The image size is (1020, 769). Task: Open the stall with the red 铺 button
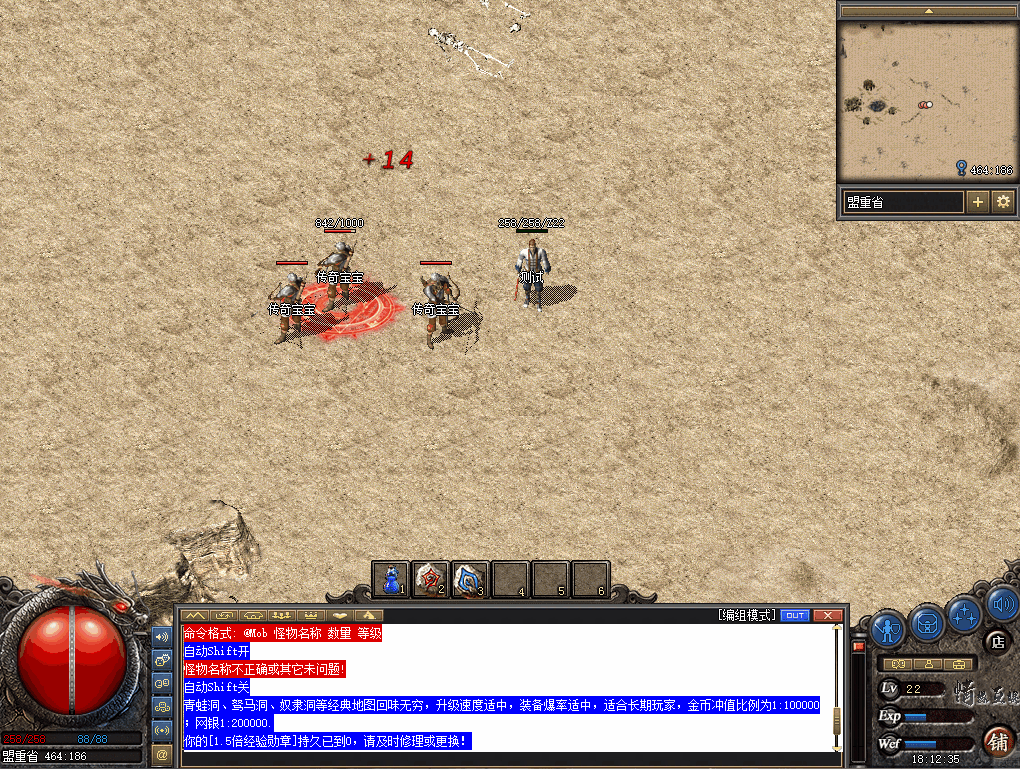997,741
